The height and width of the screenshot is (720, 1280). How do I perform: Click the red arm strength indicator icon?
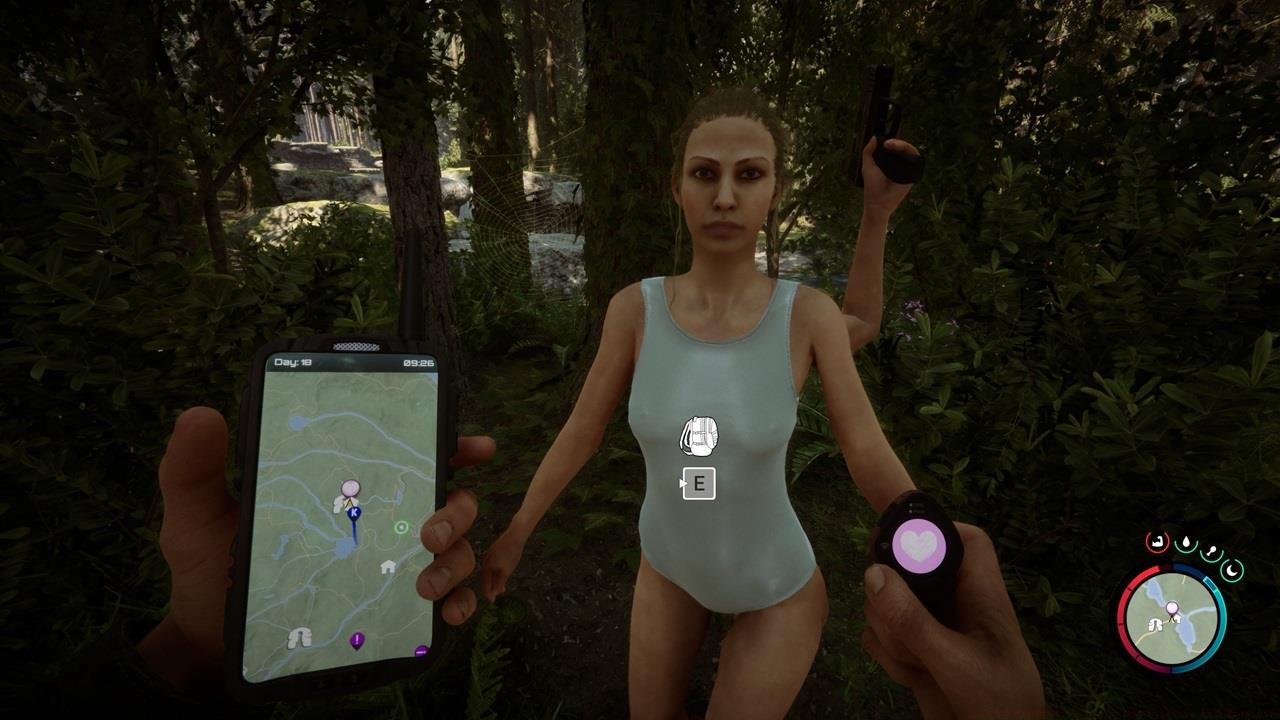click(1157, 542)
